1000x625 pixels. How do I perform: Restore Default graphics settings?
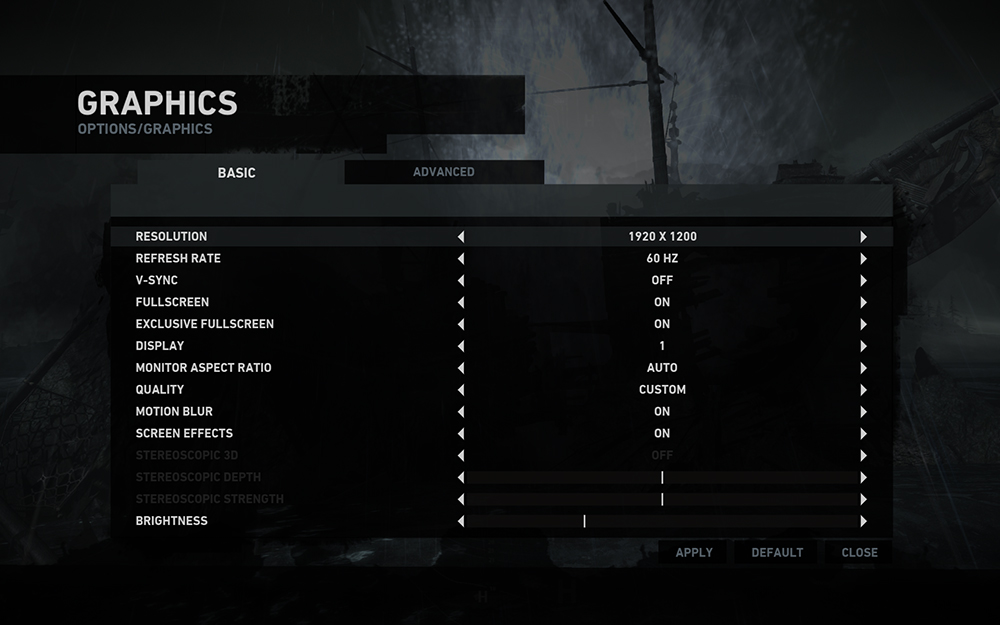777,552
